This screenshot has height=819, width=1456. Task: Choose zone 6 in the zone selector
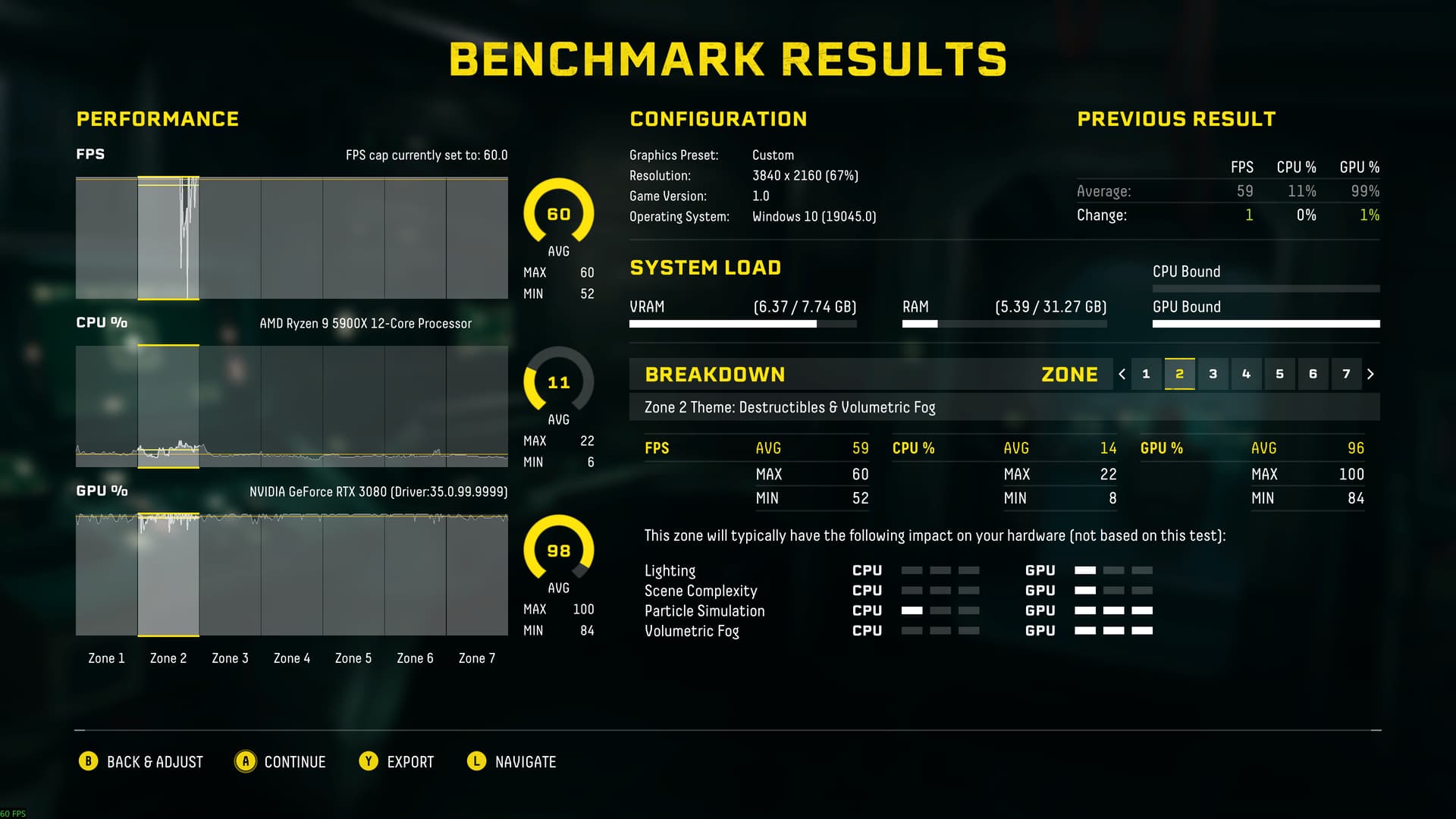tap(1313, 374)
